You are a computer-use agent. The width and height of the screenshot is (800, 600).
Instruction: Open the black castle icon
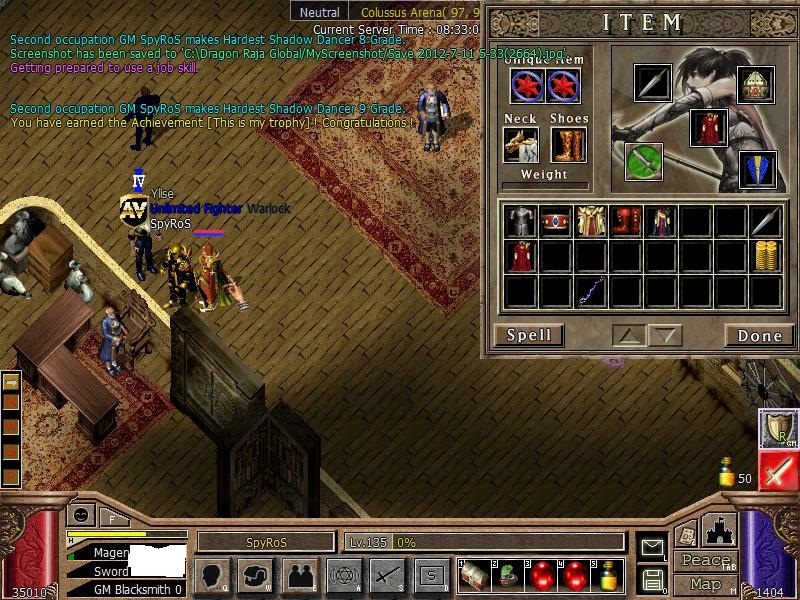720,530
